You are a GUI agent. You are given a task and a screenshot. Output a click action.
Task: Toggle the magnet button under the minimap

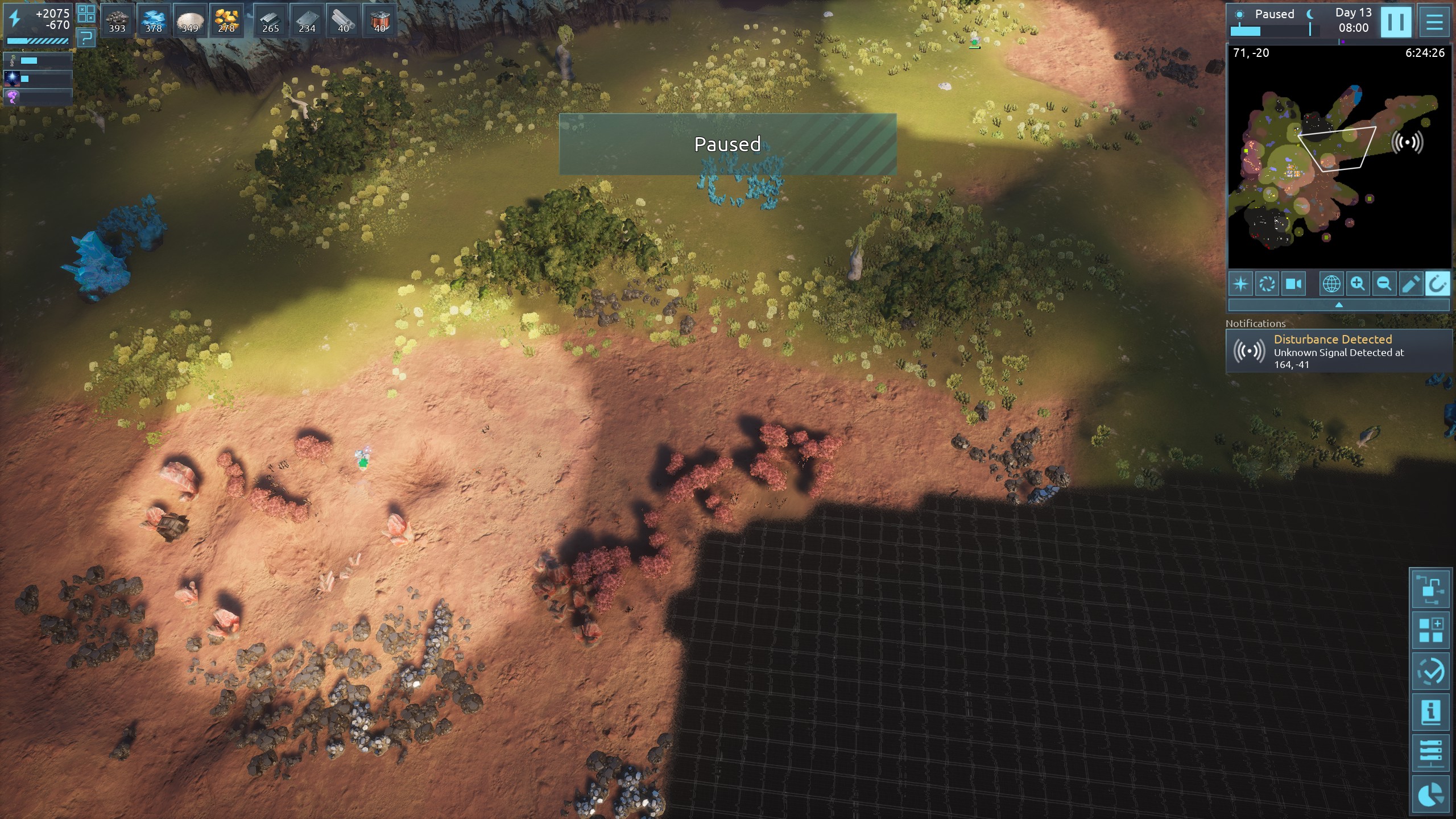click(1437, 283)
